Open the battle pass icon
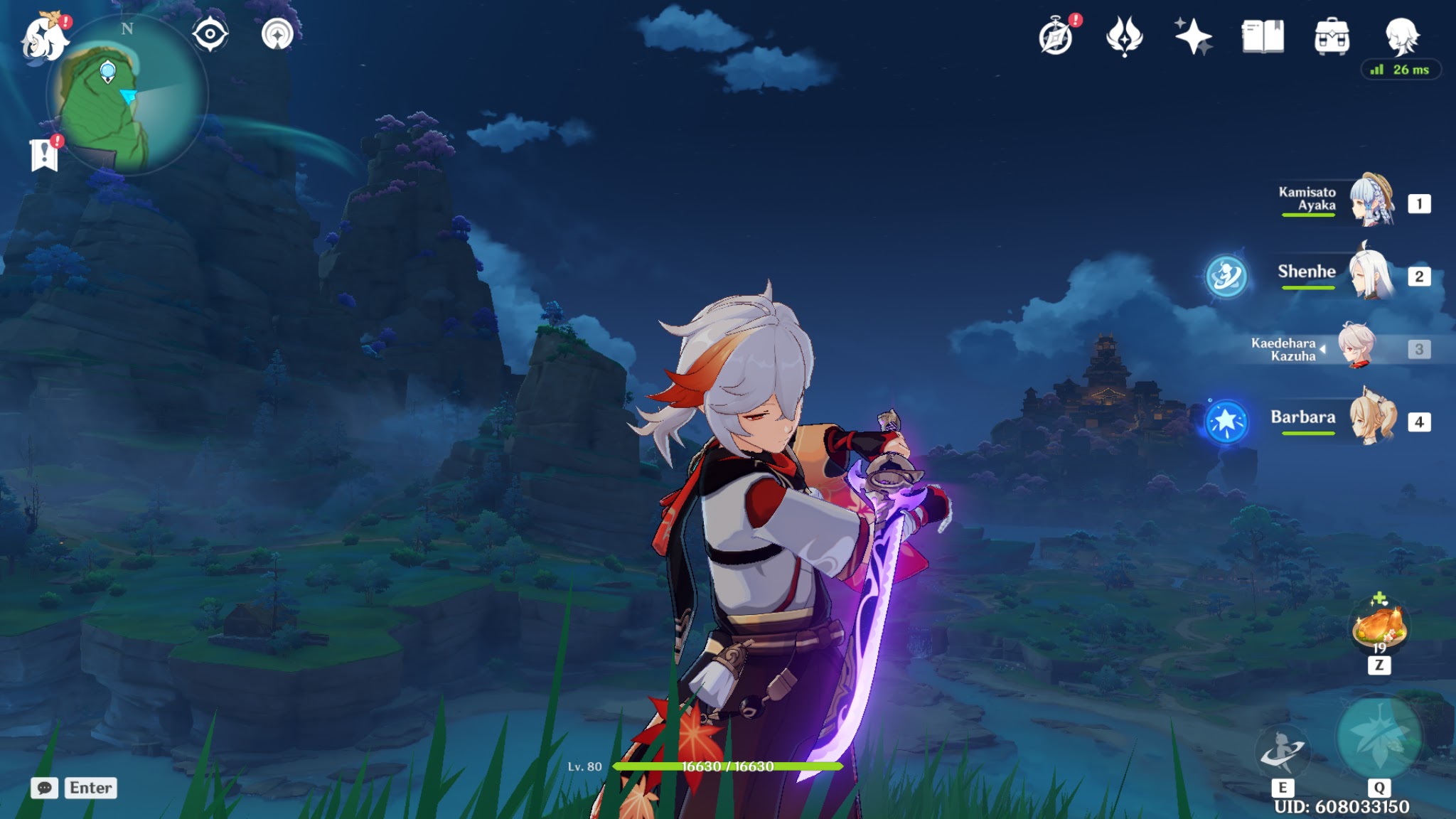1456x819 pixels. (1124, 37)
